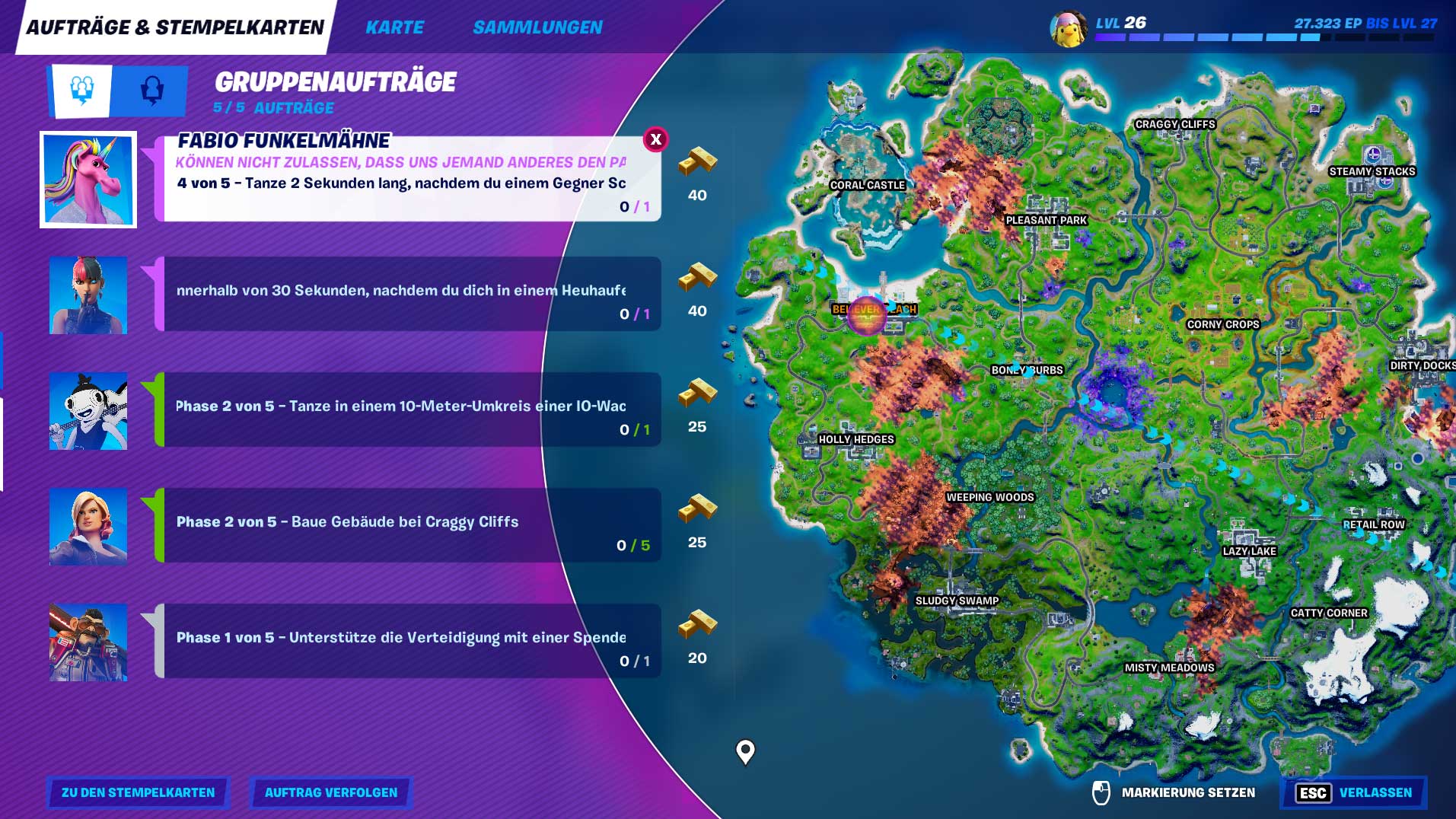Open the SAMMLUNGEN tab
The width and height of the screenshot is (1456, 819).
[537, 27]
